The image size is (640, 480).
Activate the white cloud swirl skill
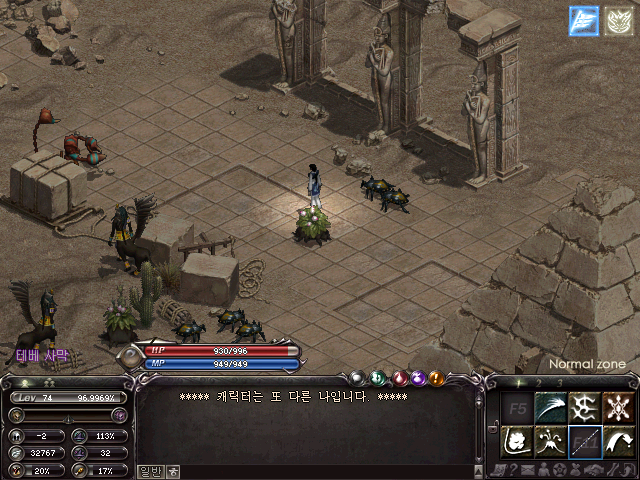pos(517,441)
